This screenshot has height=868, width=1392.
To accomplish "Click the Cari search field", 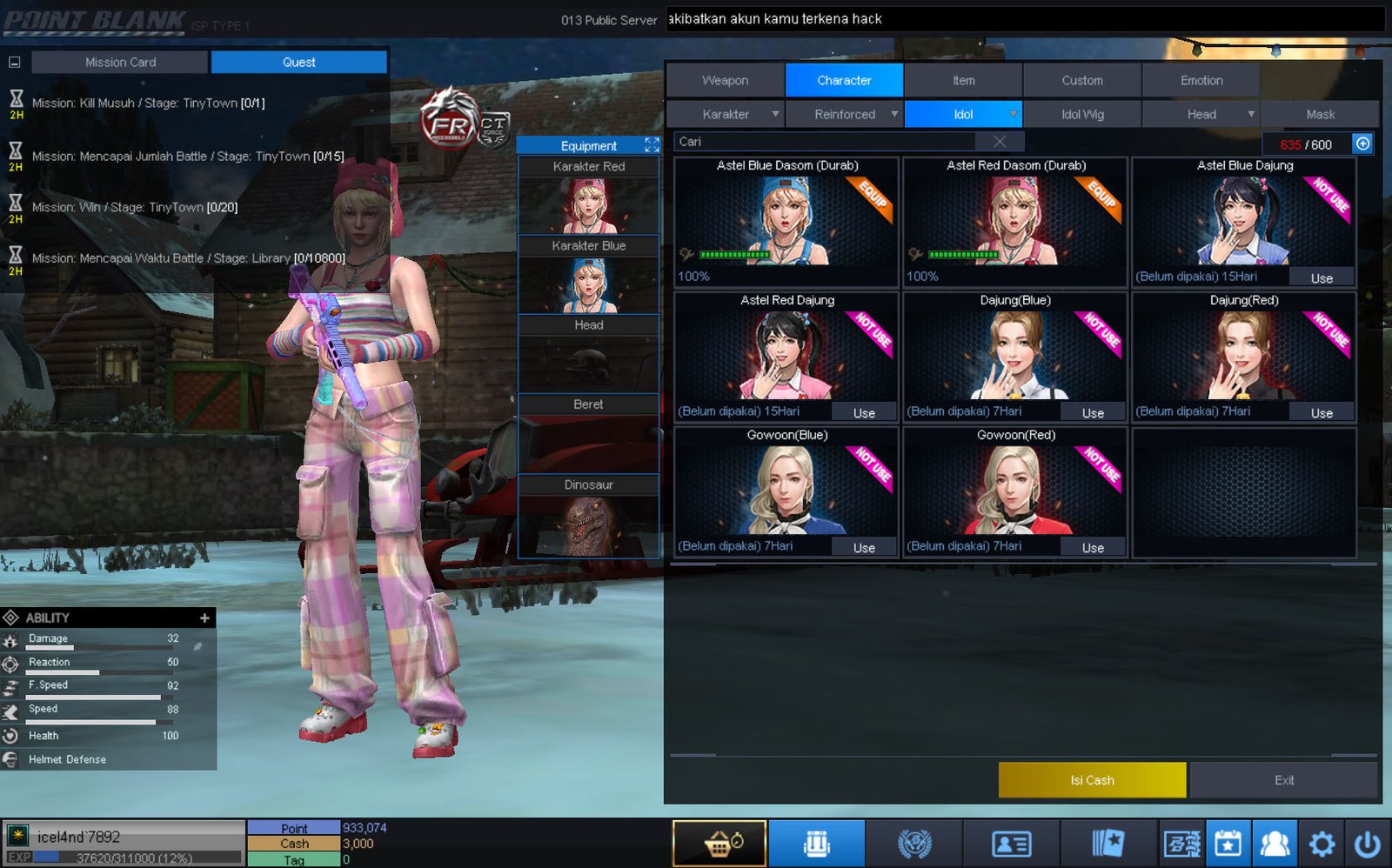I will [826, 142].
